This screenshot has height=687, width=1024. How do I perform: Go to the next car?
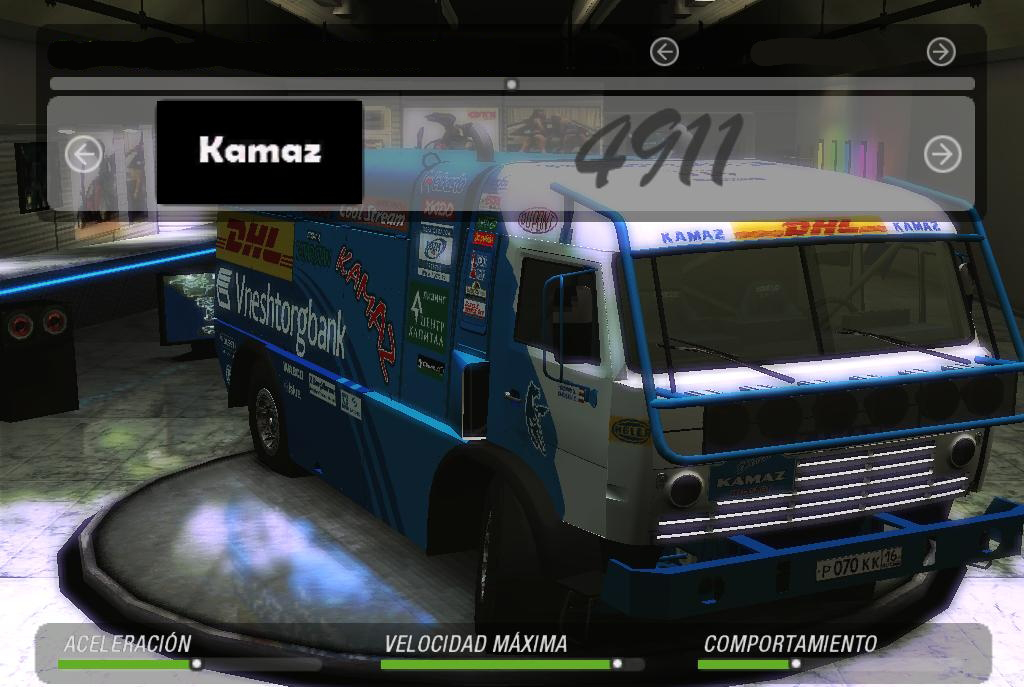click(942, 154)
